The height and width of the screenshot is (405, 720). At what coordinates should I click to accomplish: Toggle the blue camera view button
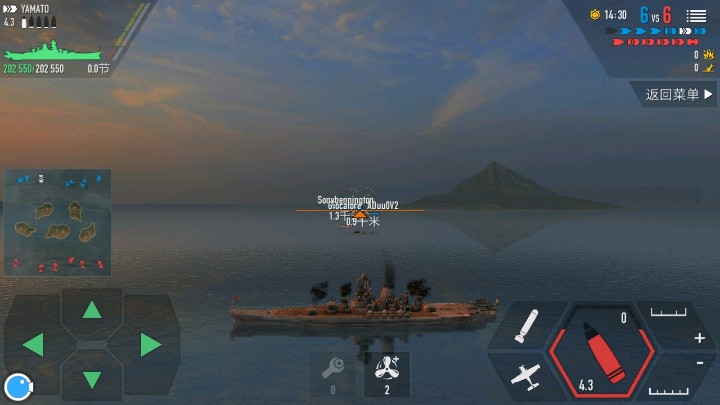coord(17,386)
